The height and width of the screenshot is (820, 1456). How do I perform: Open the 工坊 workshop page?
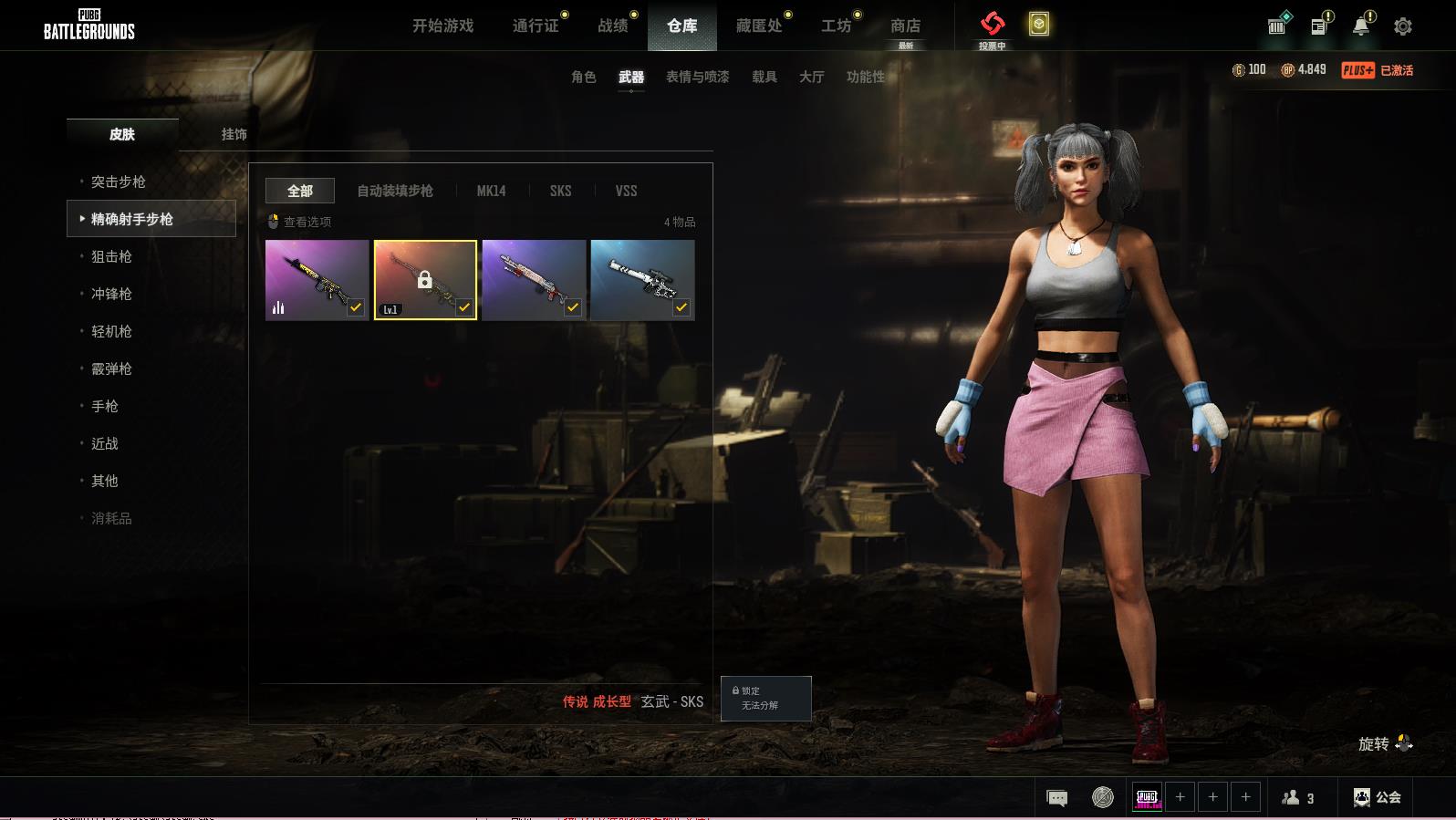836,26
